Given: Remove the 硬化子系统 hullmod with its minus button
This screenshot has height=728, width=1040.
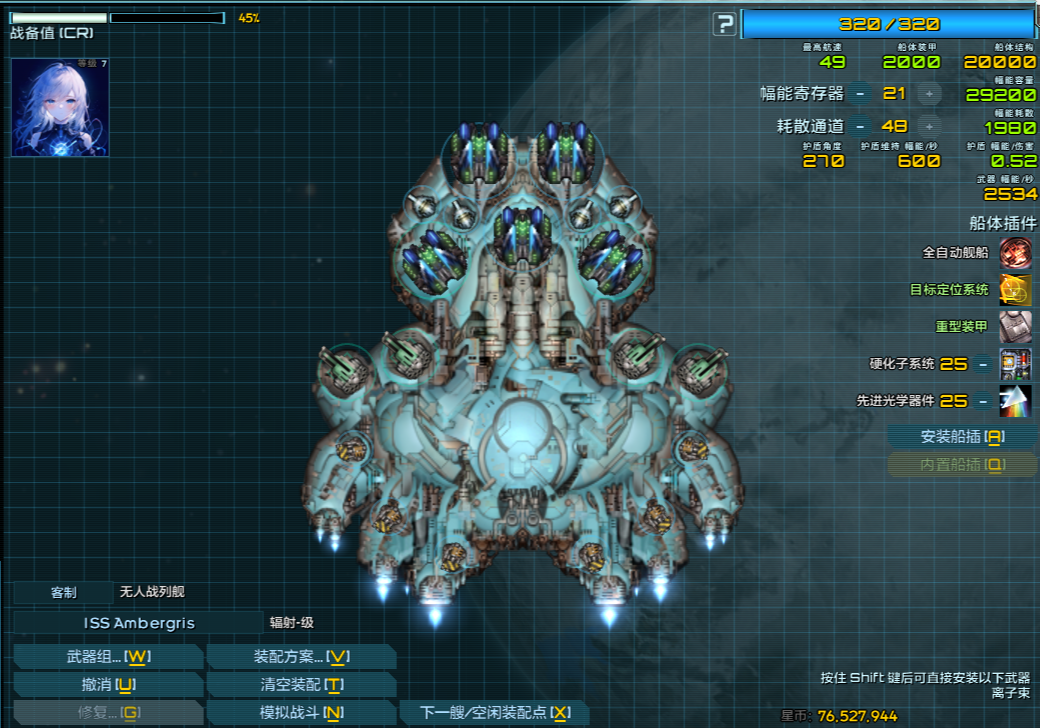Looking at the screenshot, I should (984, 364).
